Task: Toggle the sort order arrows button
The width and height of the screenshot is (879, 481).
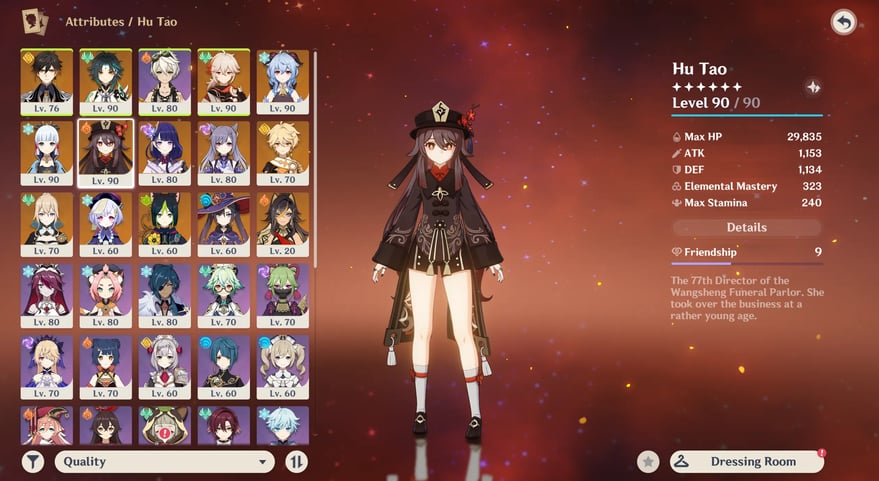Action: coord(296,461)
